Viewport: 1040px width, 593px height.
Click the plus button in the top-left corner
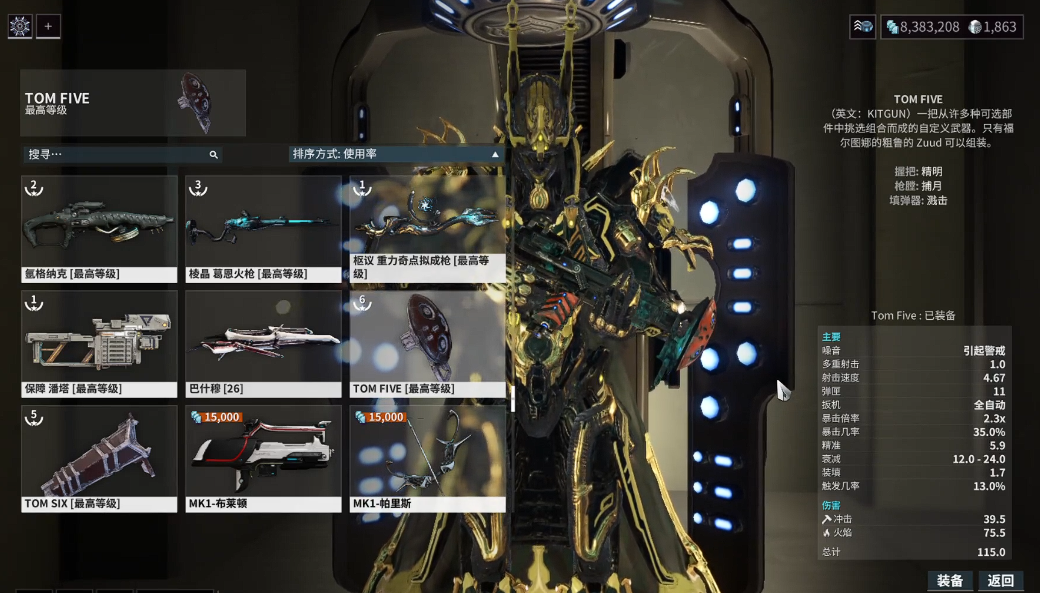point(48,27)
